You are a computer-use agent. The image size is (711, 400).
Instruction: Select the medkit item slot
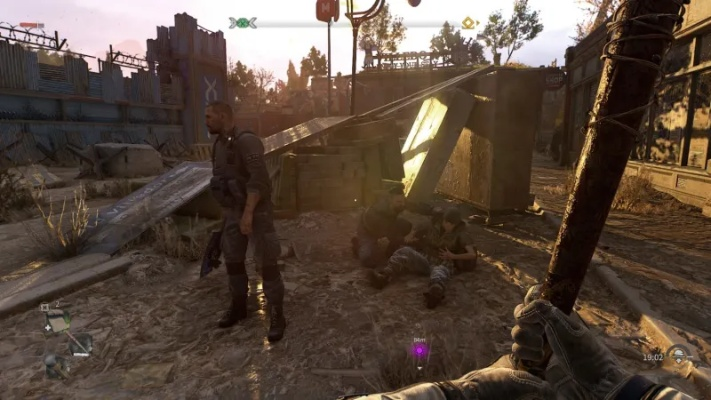(56, 320)
